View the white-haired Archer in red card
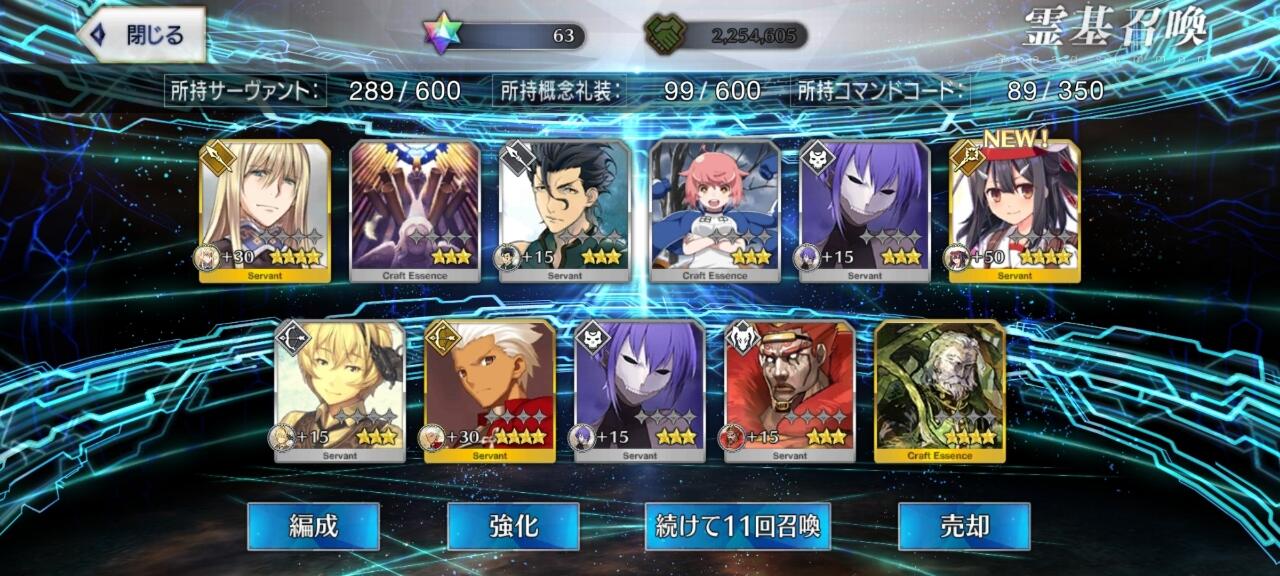Image resolution: width=1280 pixels, height=576 pixels. (x=490, y=391)
